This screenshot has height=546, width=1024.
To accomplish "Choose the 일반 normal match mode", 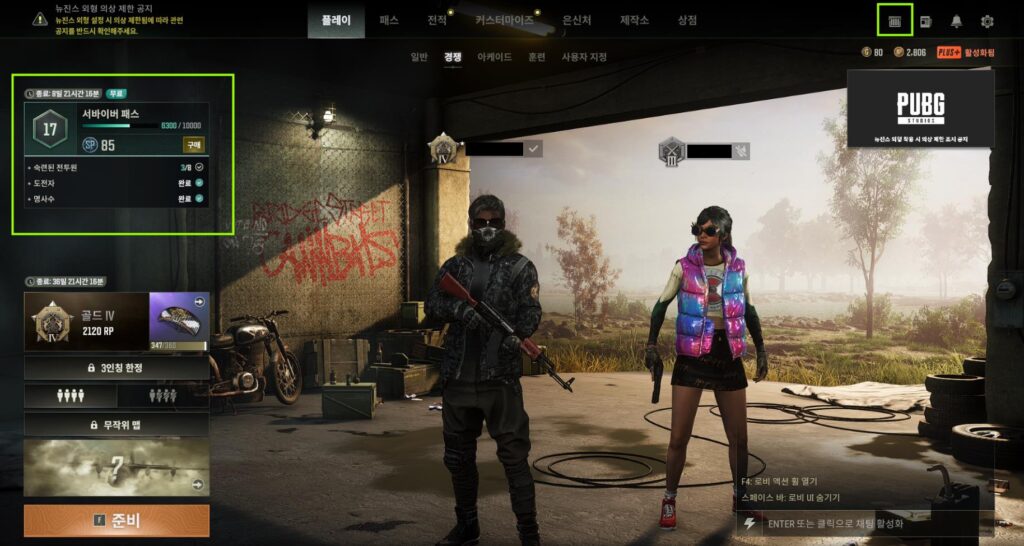I will [419, 57].
